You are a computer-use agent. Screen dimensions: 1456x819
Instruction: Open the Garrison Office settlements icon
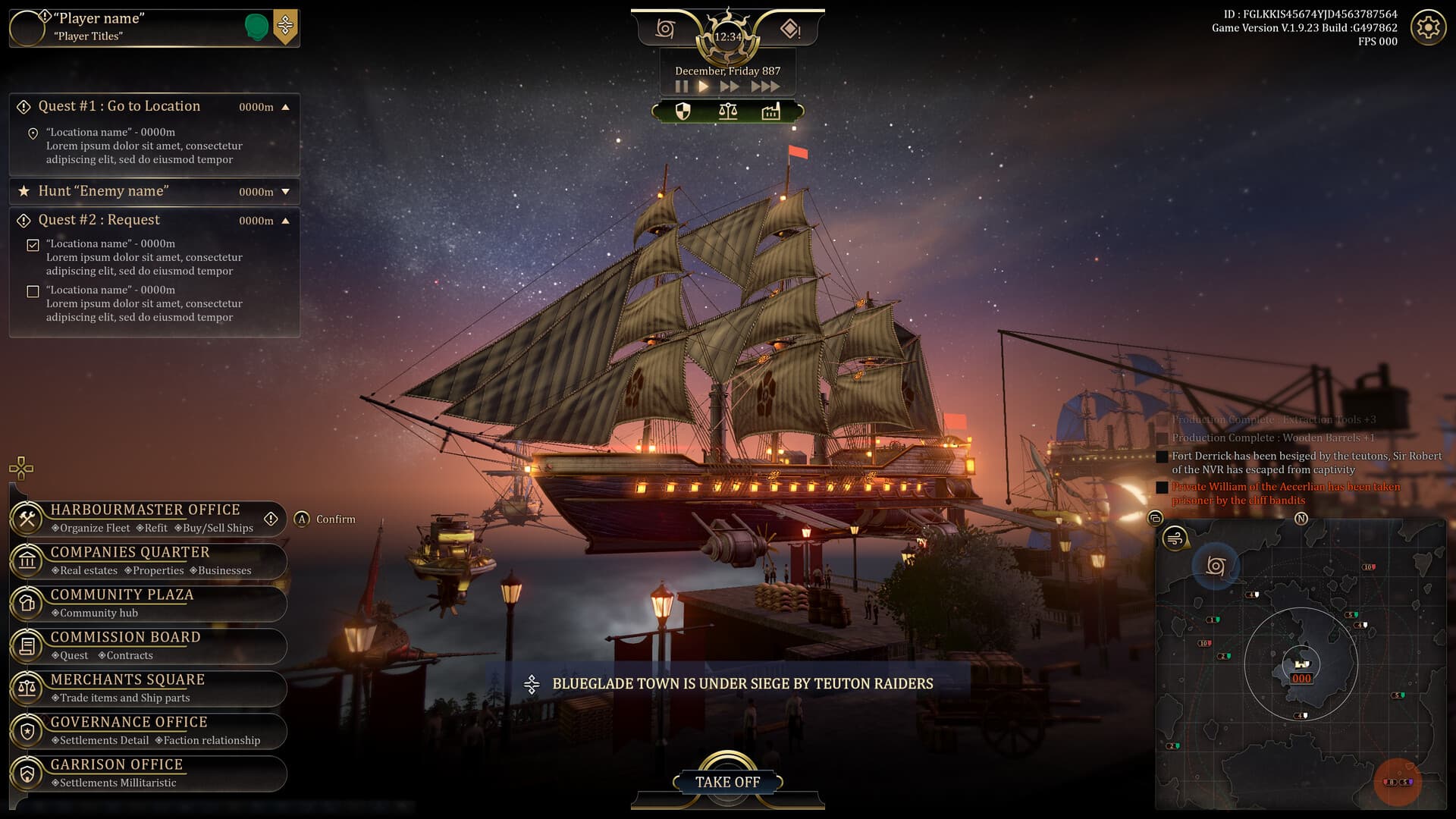click(27, 773)
